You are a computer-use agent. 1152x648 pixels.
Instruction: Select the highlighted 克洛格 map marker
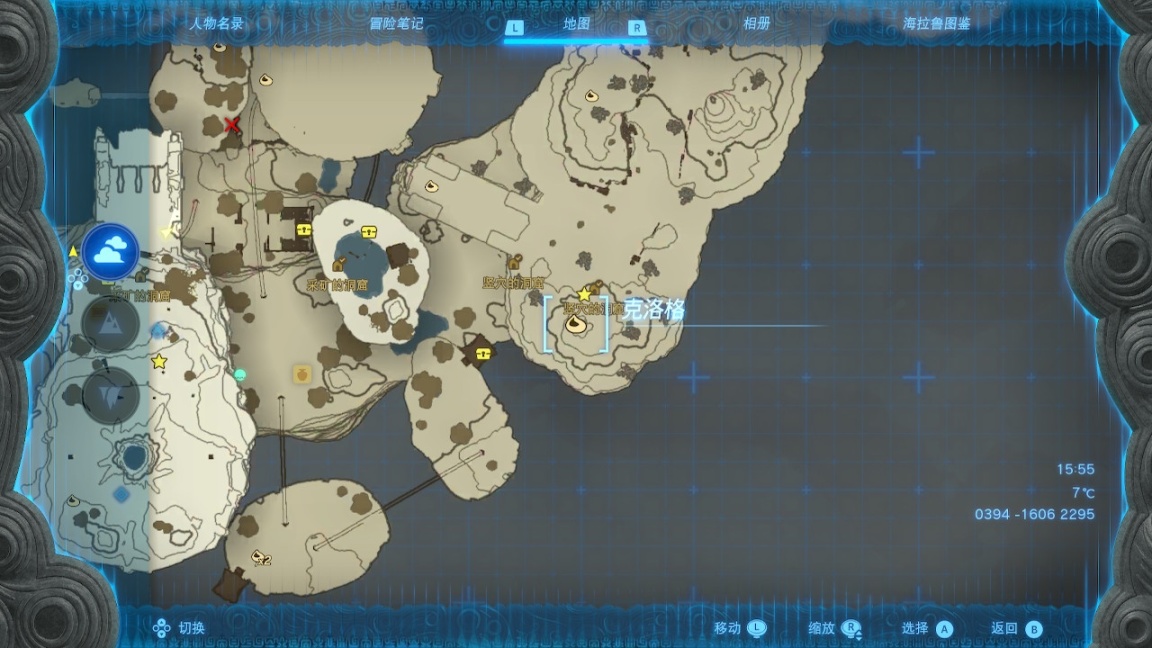(x=576, y=324)
